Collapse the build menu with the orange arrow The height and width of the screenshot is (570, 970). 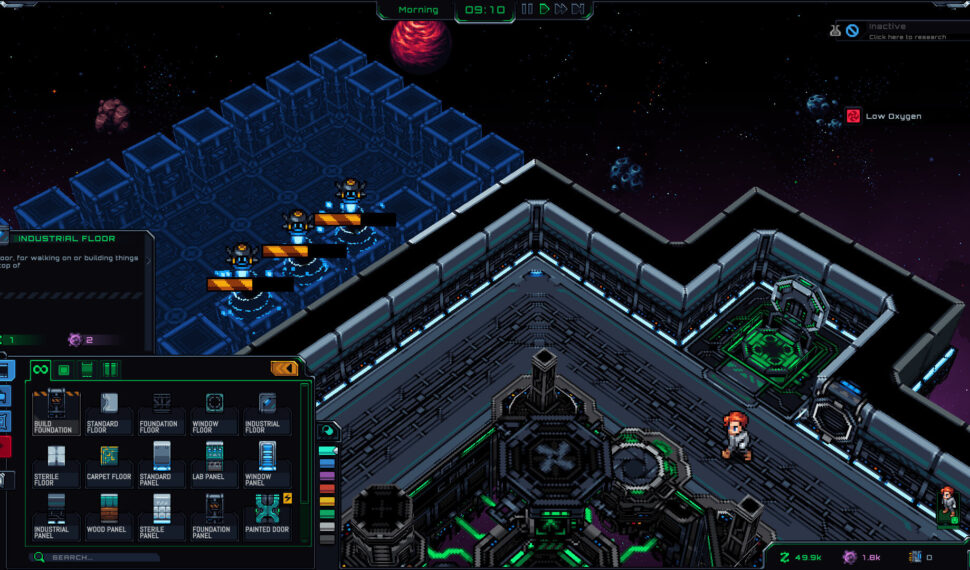point(284,368)
